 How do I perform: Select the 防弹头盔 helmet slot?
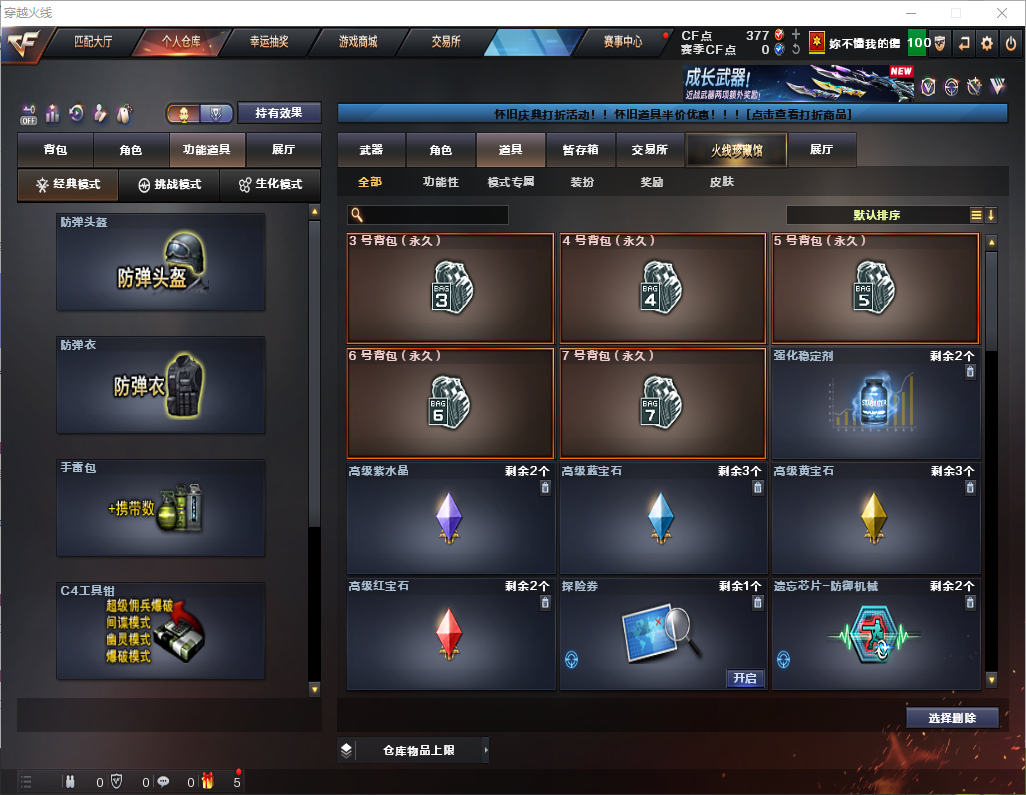pos(161,262)
